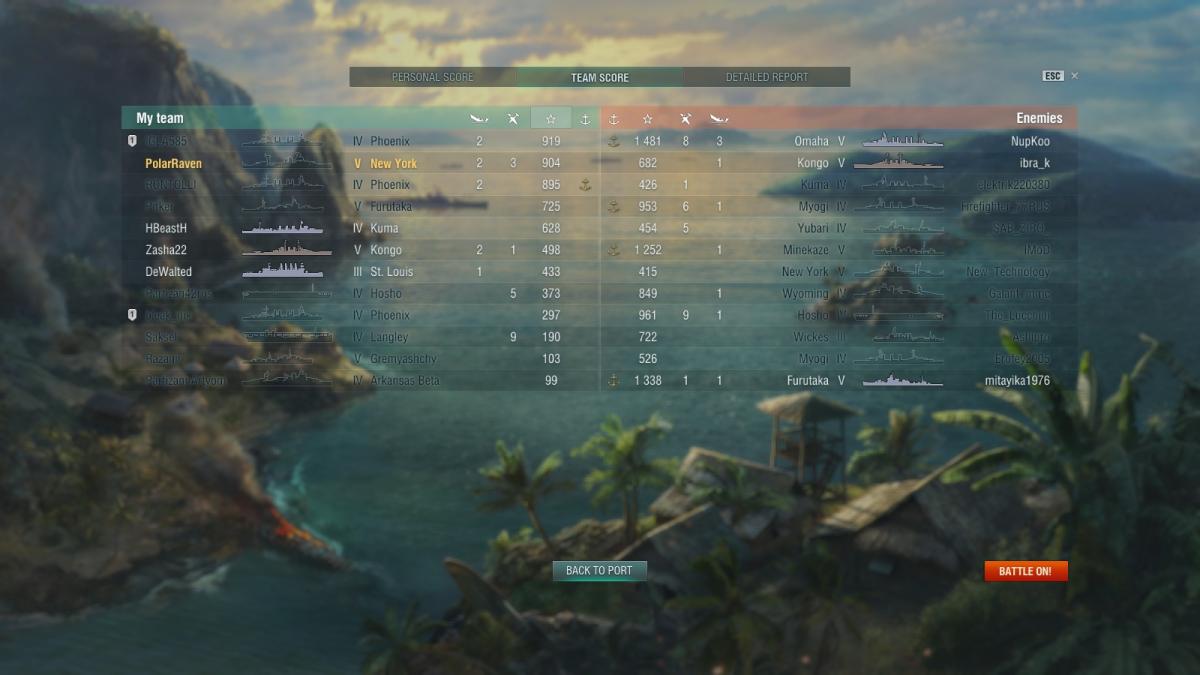Select the Team Score tab
This screenshot has height=675, width=1200.
click(600, 77)
